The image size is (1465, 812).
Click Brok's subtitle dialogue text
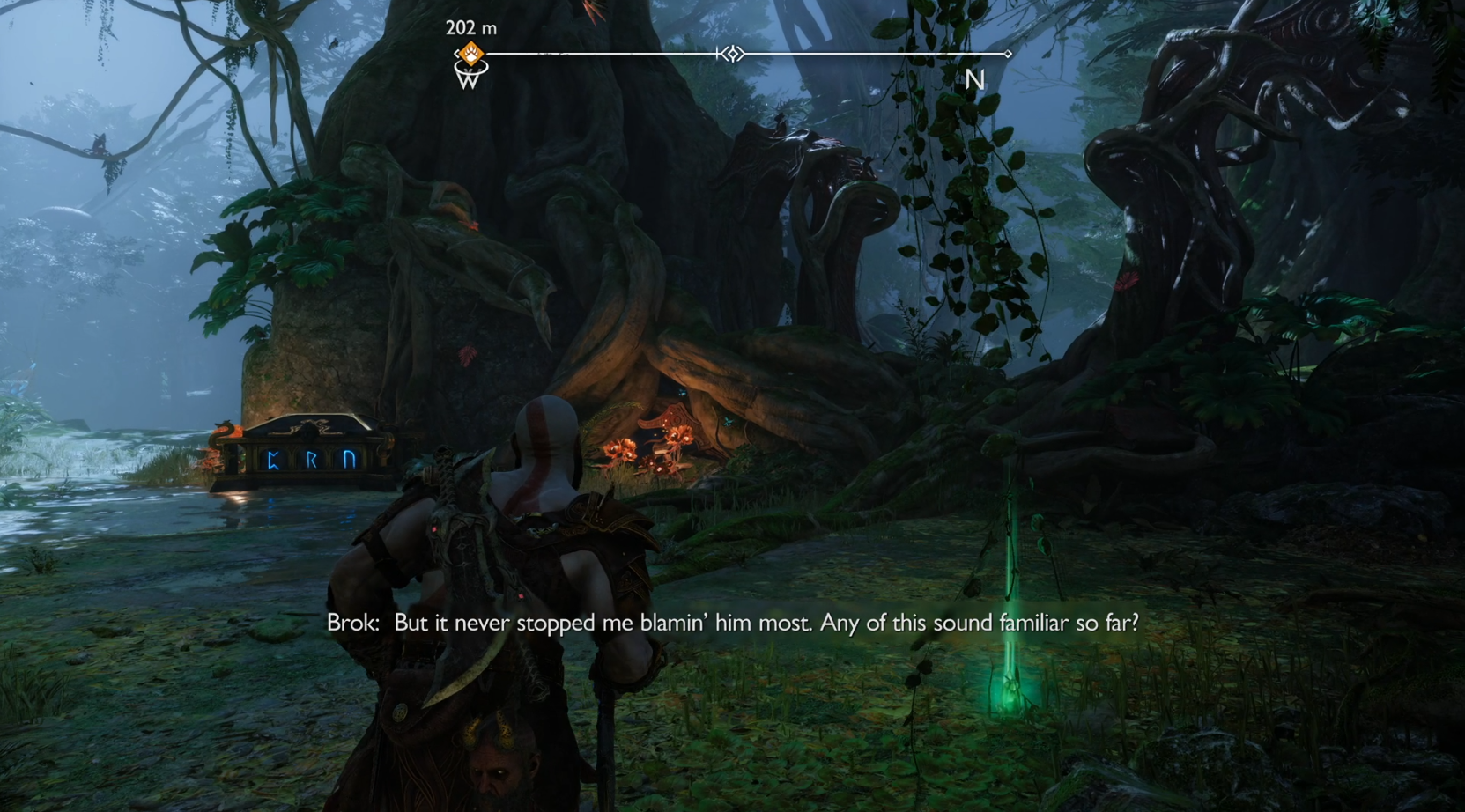[x=731, y=623]
